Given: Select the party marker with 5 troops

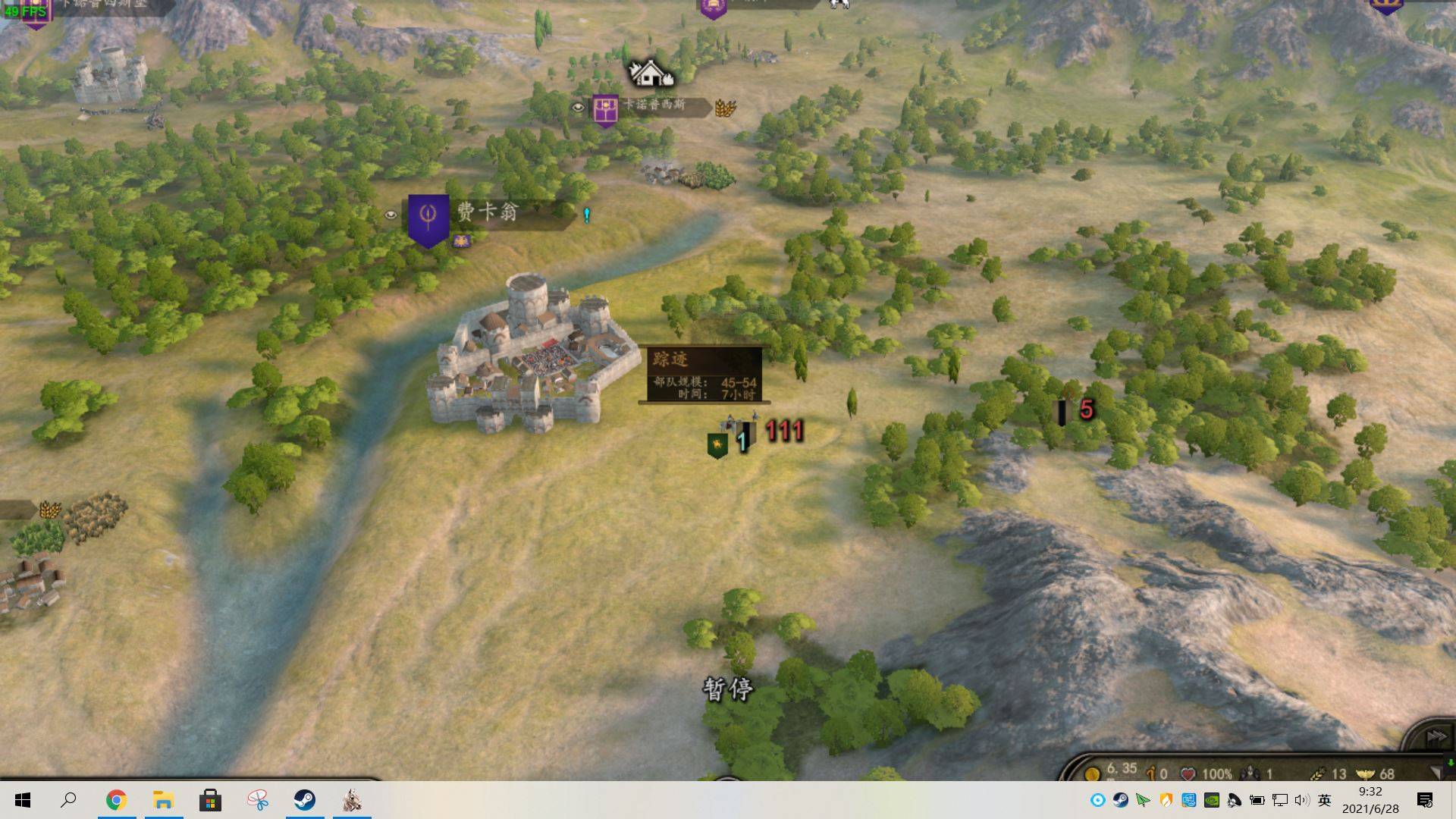Looking at the screenshot, I should pos(1062,412).
